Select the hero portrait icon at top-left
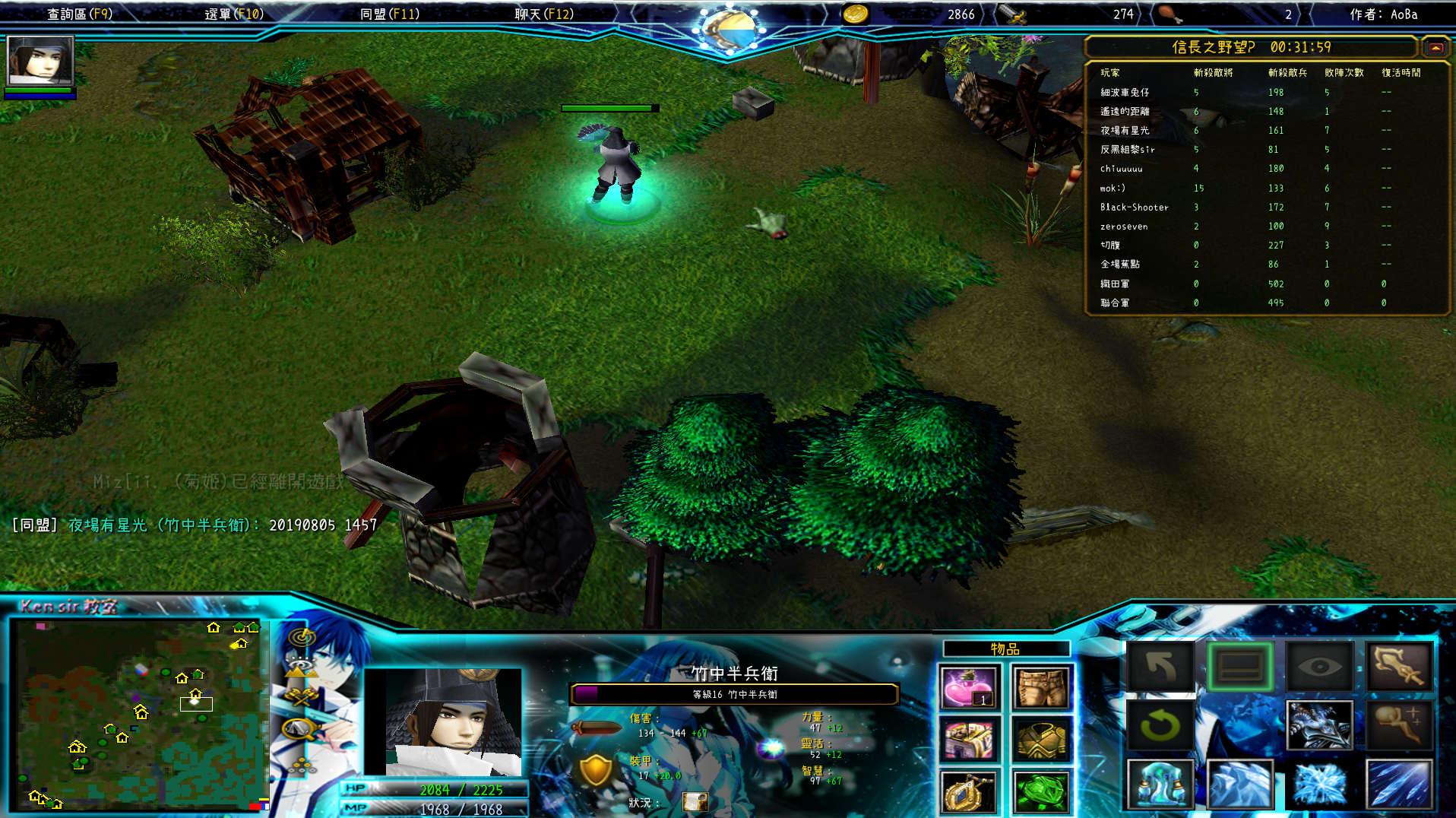1456x818 pixels. pos(40,60)
